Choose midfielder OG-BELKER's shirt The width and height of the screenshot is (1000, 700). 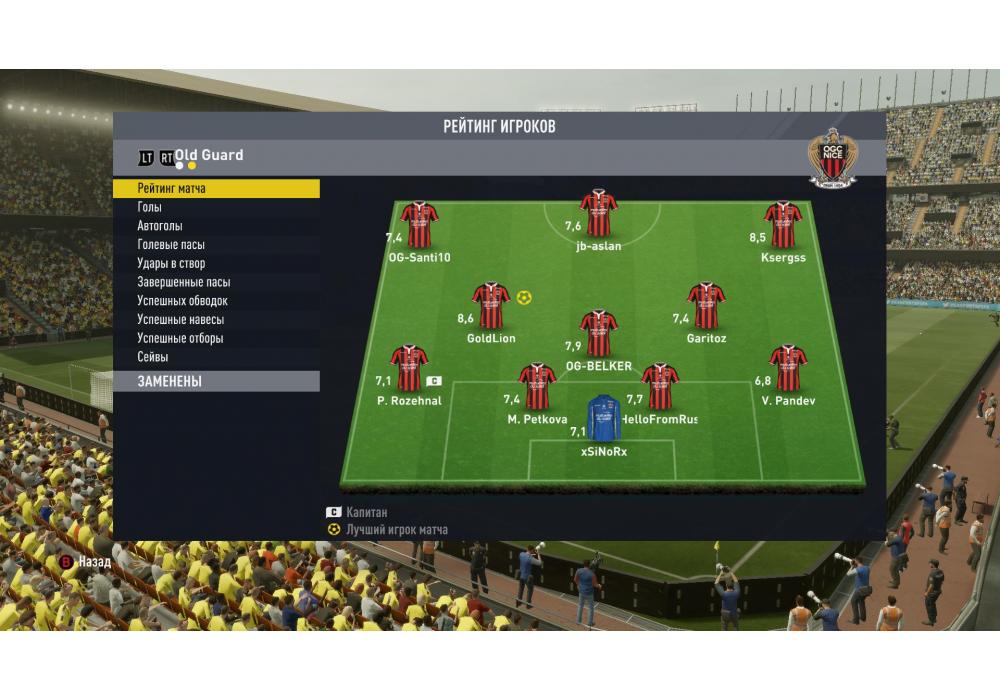point(599,334)
